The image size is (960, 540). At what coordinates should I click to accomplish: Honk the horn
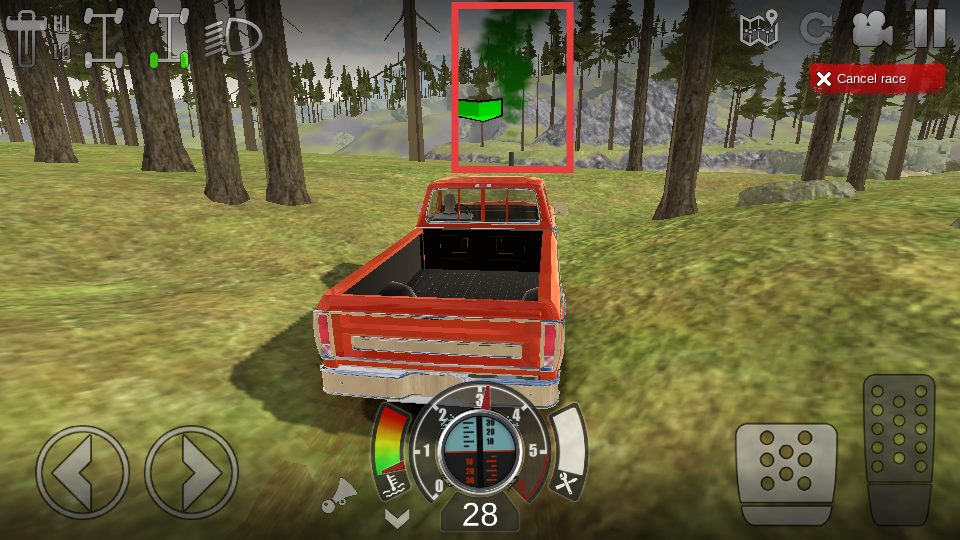[x=342, y=495]
